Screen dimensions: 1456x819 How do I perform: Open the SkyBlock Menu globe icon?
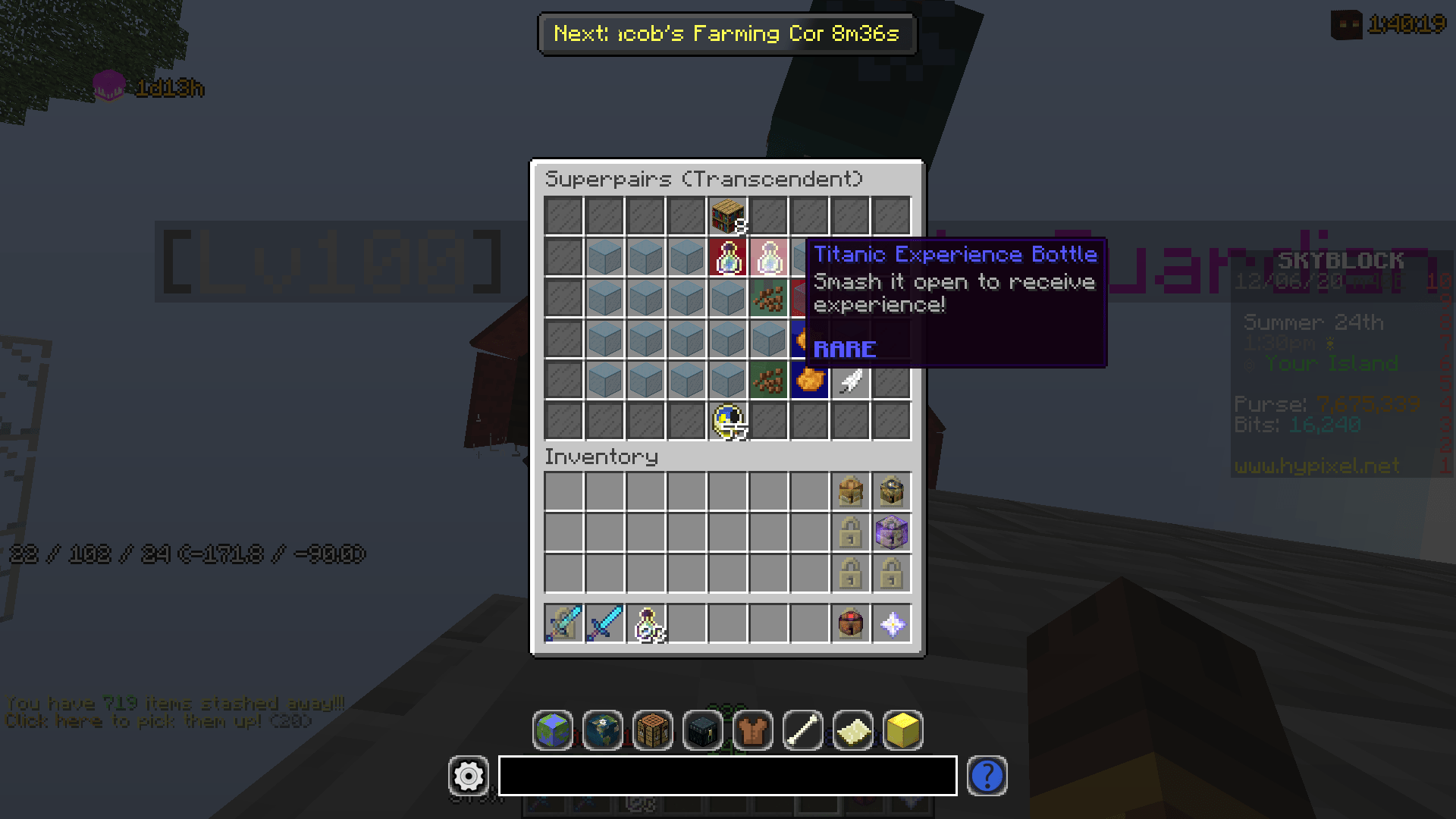pyautogui.click(x=553, y=730)
